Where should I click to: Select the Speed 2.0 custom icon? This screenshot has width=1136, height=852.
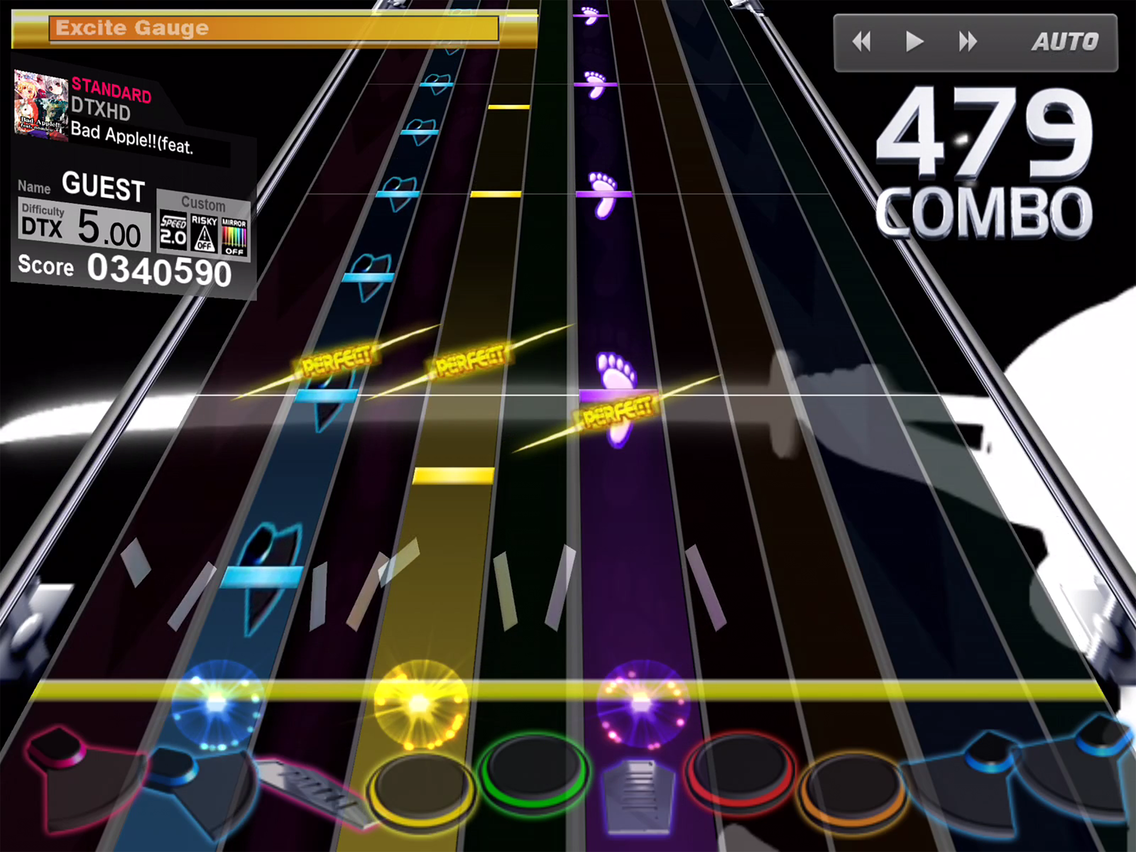tap(173, 232)
